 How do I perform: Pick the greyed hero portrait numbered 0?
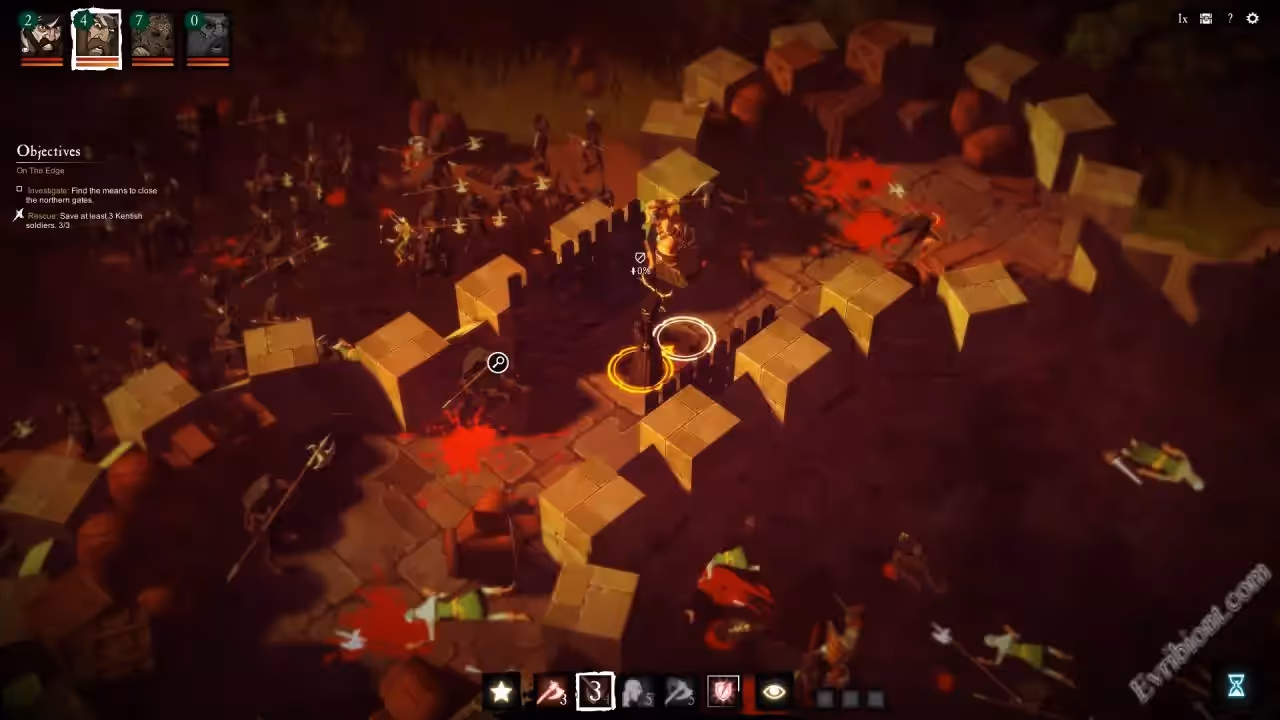pyautogui.click(x=207, y=38)
